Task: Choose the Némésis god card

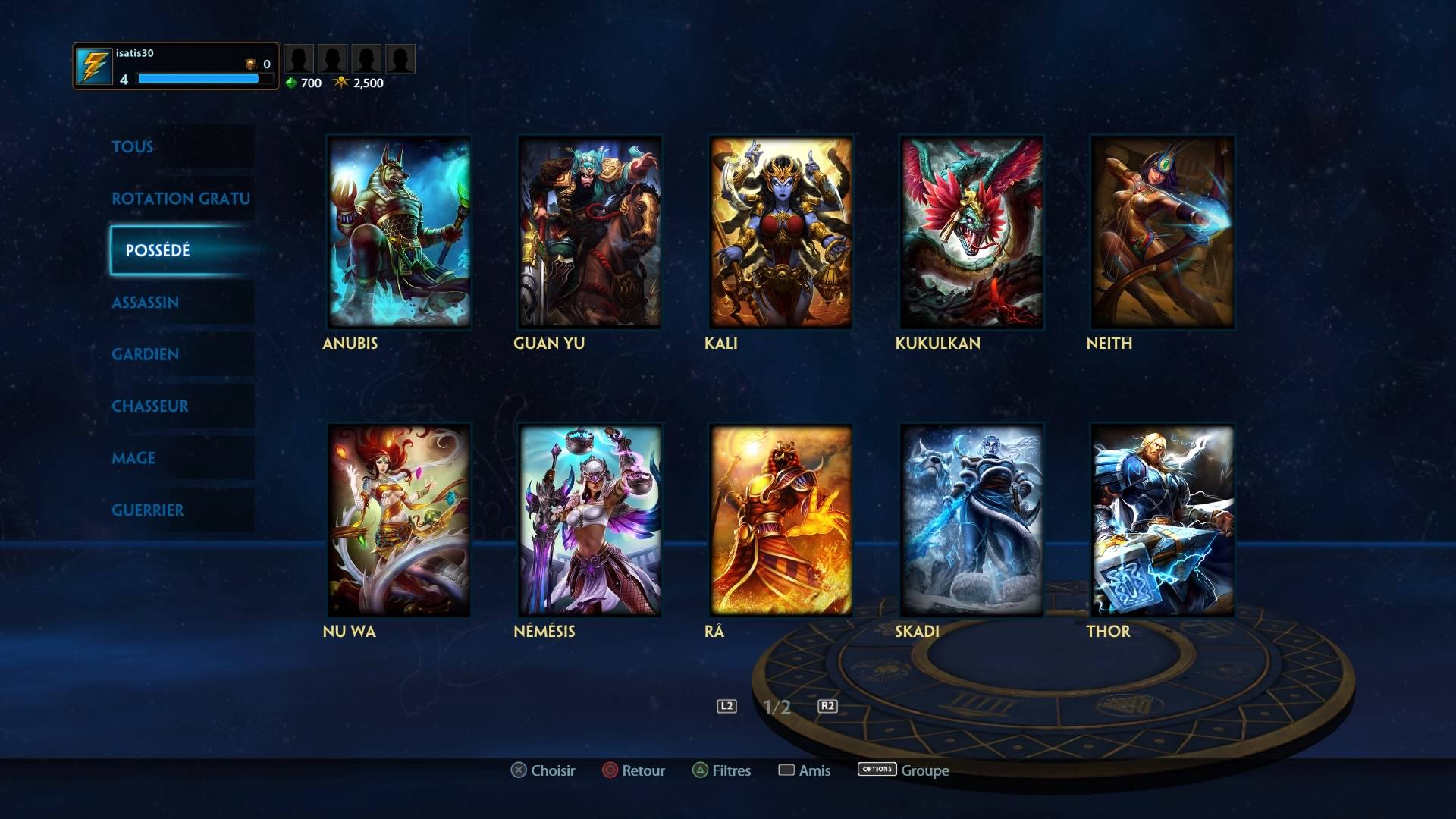Action: [589, 520]
